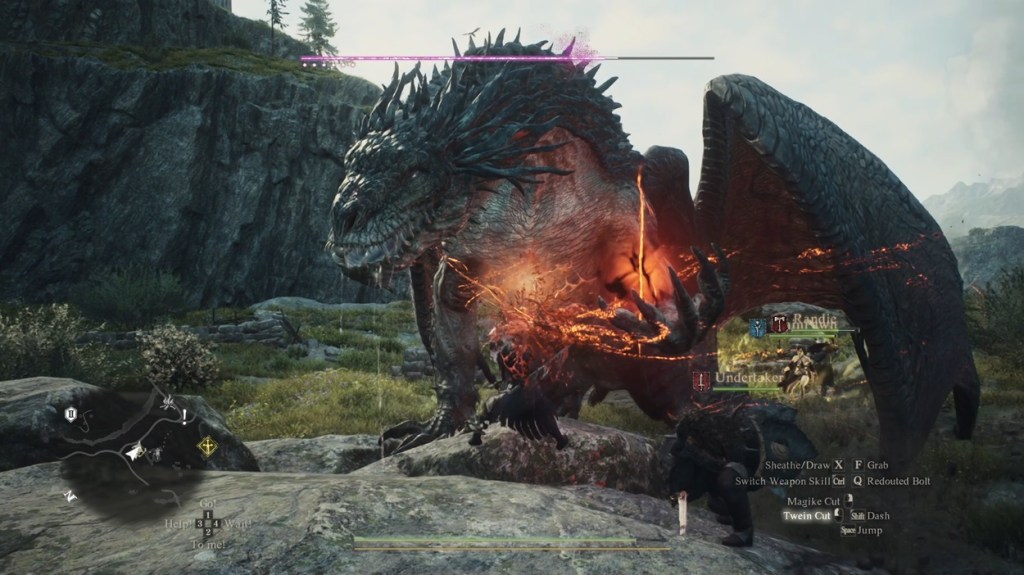Image resolution: width=1024 pixels, height=575 pixels.
Task: Click the north compass indicator on minimap
Action: 69,495
